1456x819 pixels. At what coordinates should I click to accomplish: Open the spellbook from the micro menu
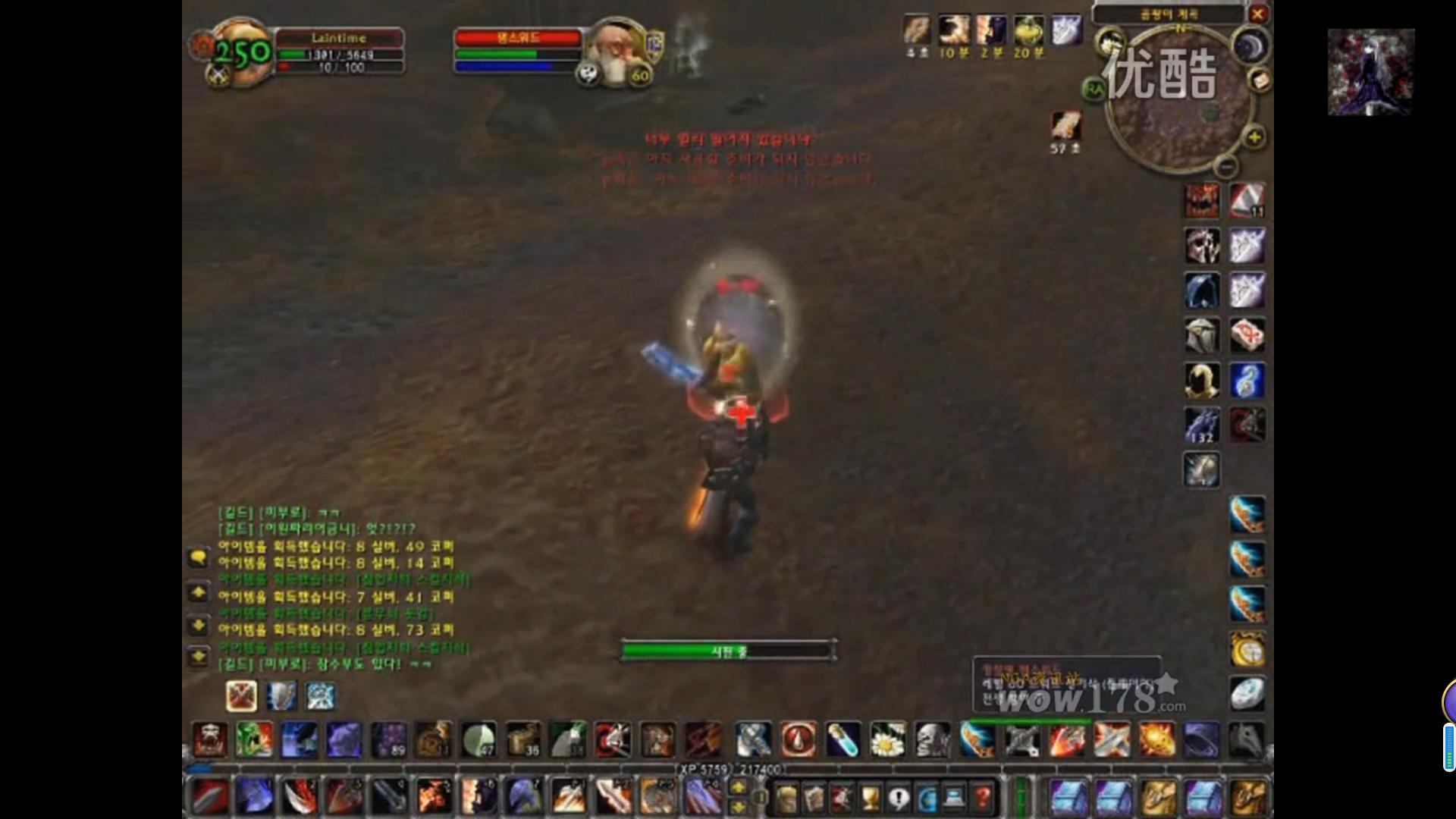[x=813, y=797]
